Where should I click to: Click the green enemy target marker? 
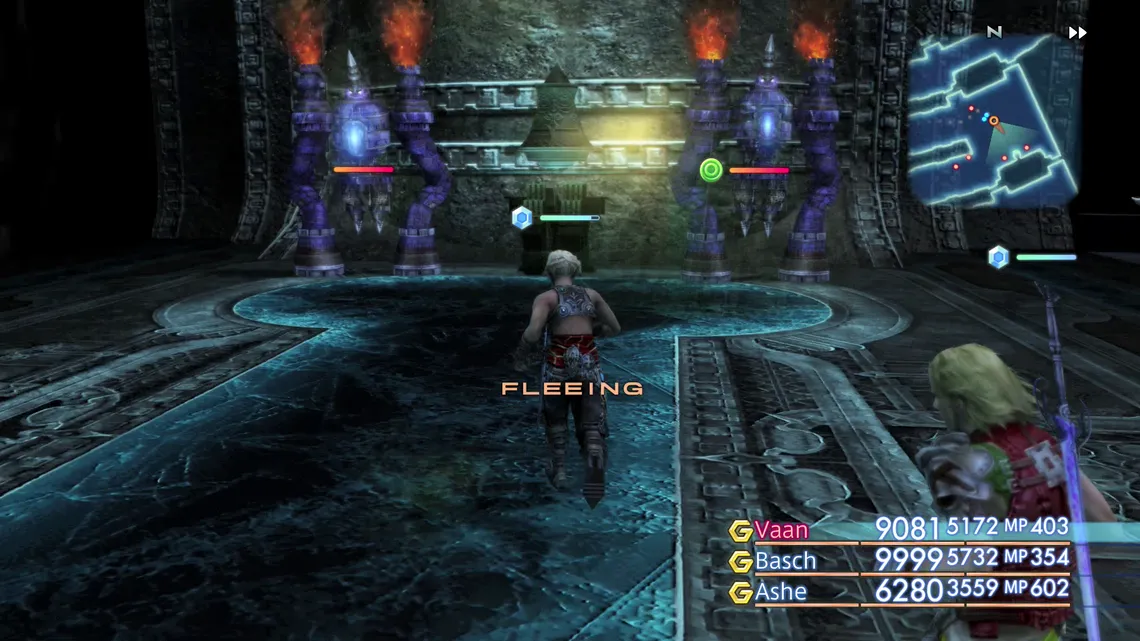click(711, 169)
